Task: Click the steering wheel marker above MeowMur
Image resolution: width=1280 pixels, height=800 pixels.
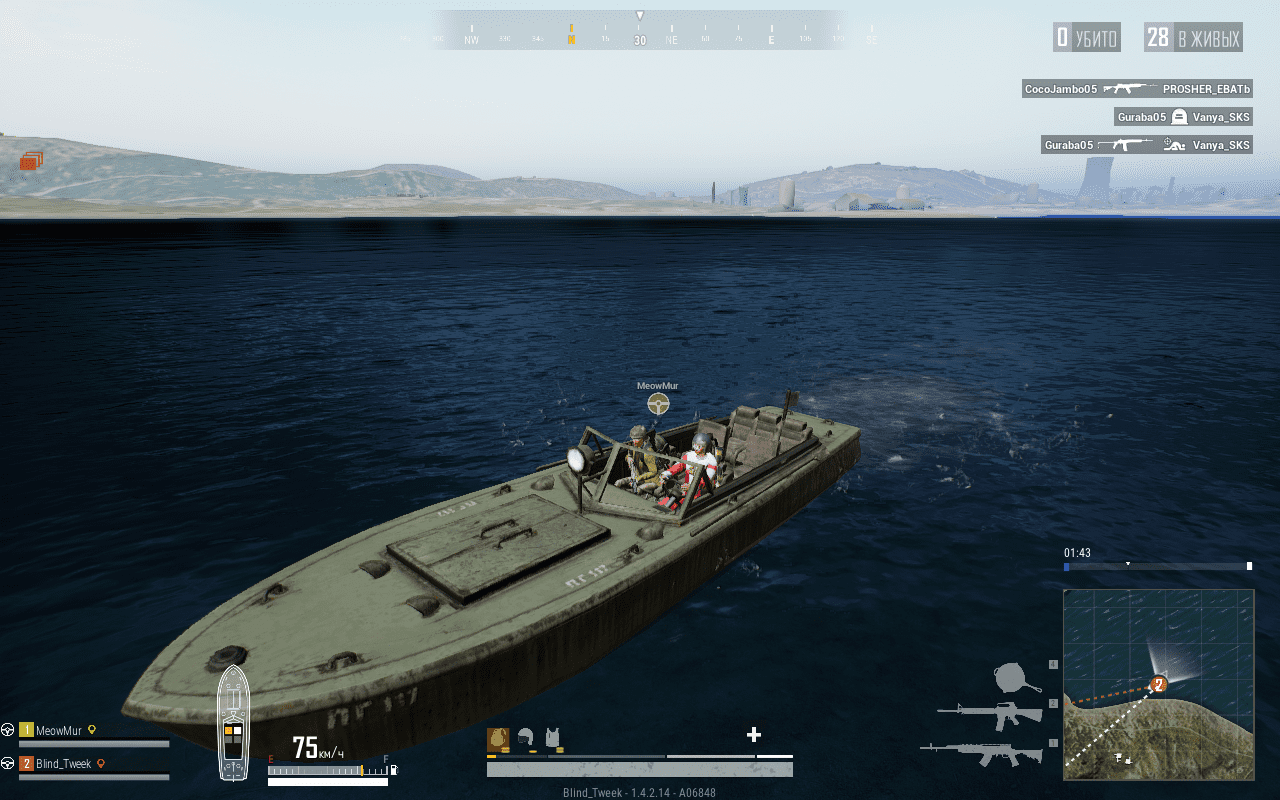Action: point(658,403)
